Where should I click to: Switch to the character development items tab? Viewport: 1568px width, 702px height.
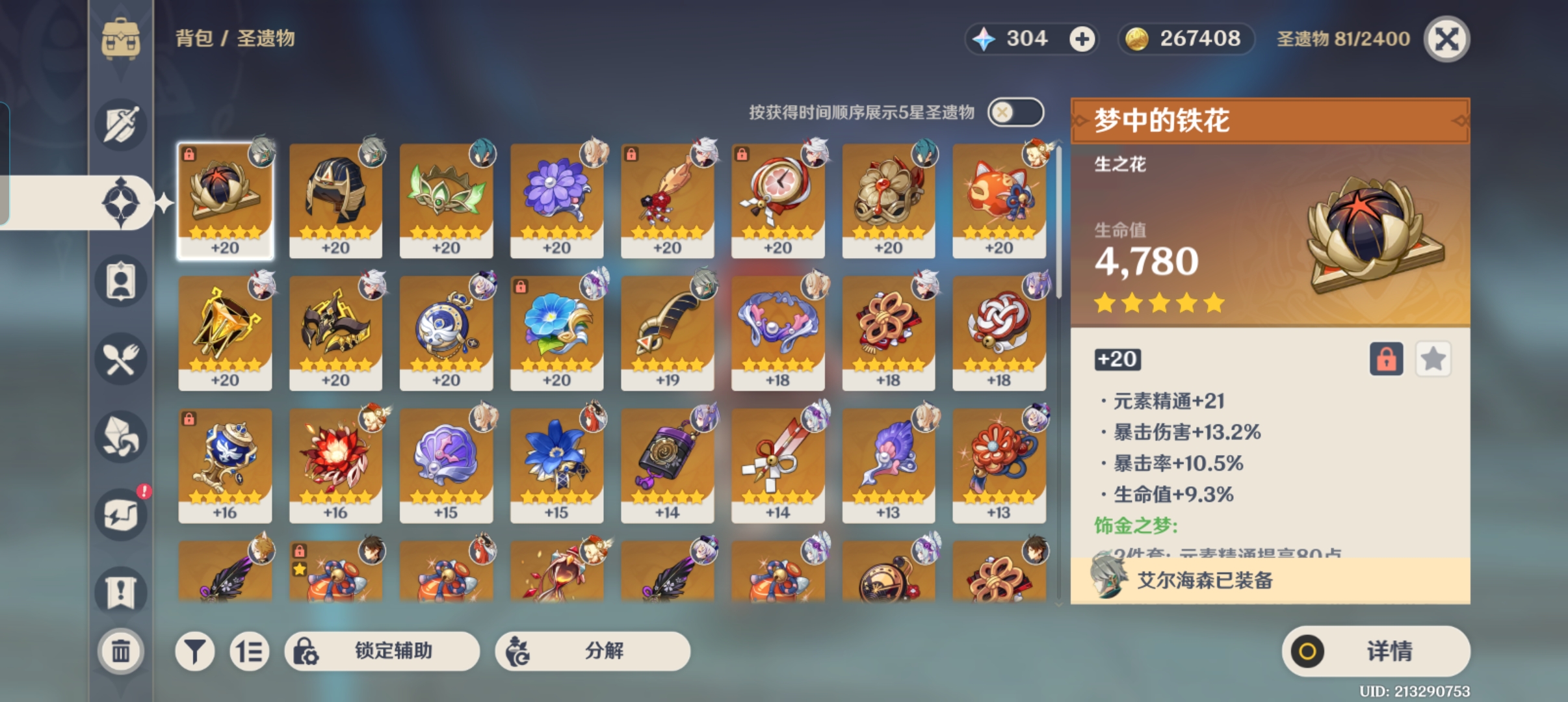tap(121, 281)
